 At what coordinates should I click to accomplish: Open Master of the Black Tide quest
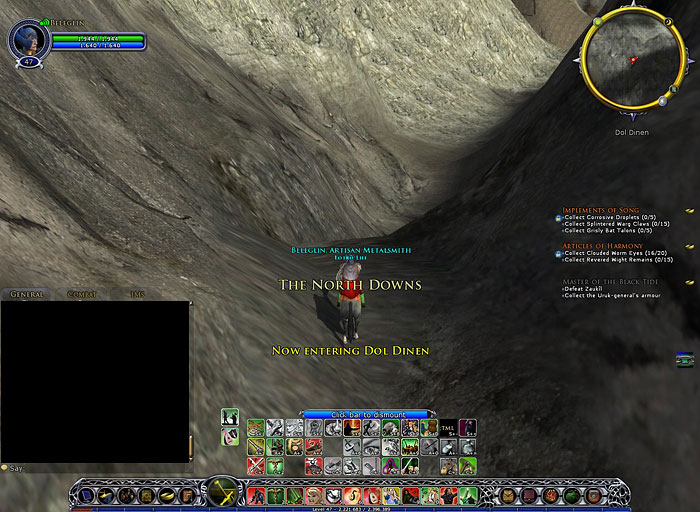[x=611, y=282]
